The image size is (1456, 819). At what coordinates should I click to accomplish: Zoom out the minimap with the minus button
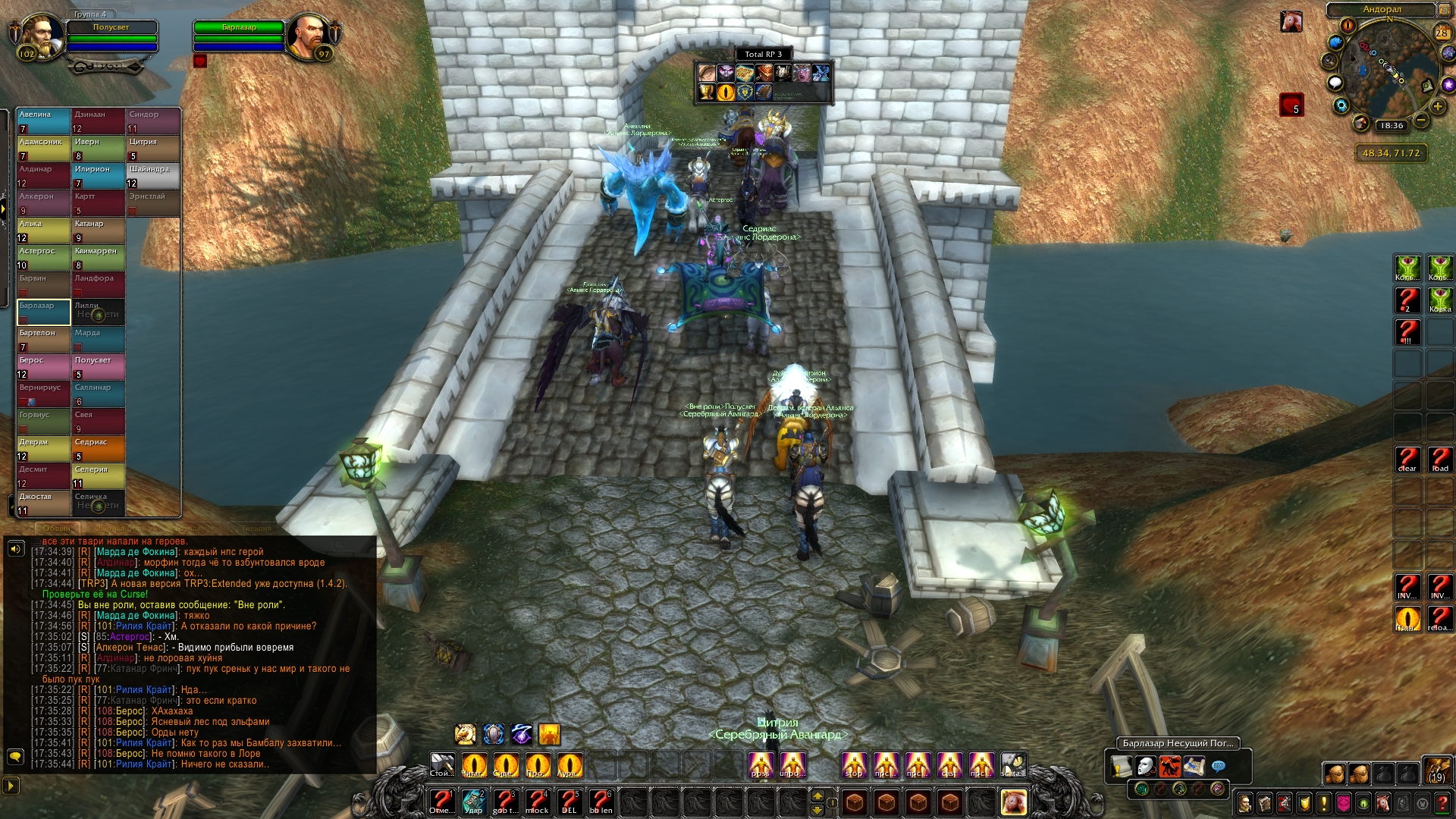pos(1421,121)
